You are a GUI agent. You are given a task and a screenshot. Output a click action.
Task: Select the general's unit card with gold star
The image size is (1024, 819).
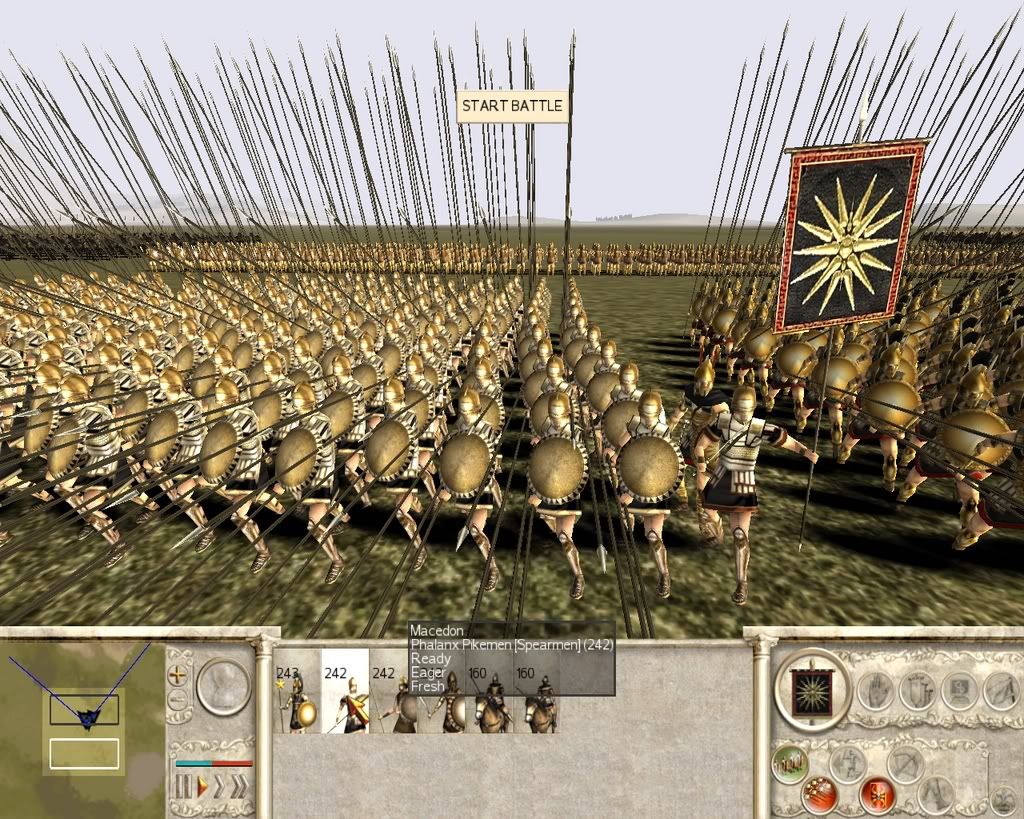(x=297, y=691)
